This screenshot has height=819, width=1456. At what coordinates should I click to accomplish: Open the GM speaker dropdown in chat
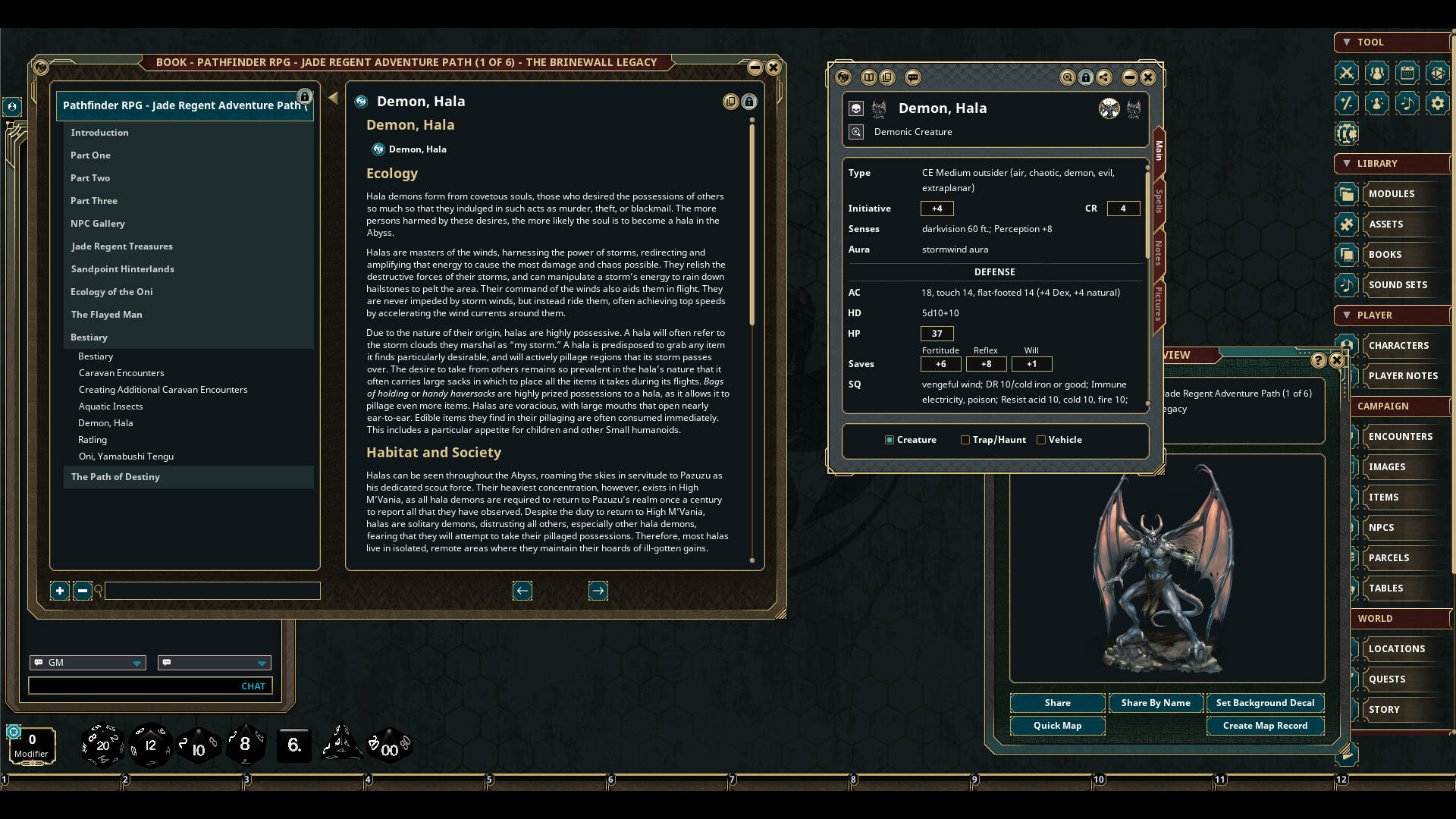(x=137, y=663)
